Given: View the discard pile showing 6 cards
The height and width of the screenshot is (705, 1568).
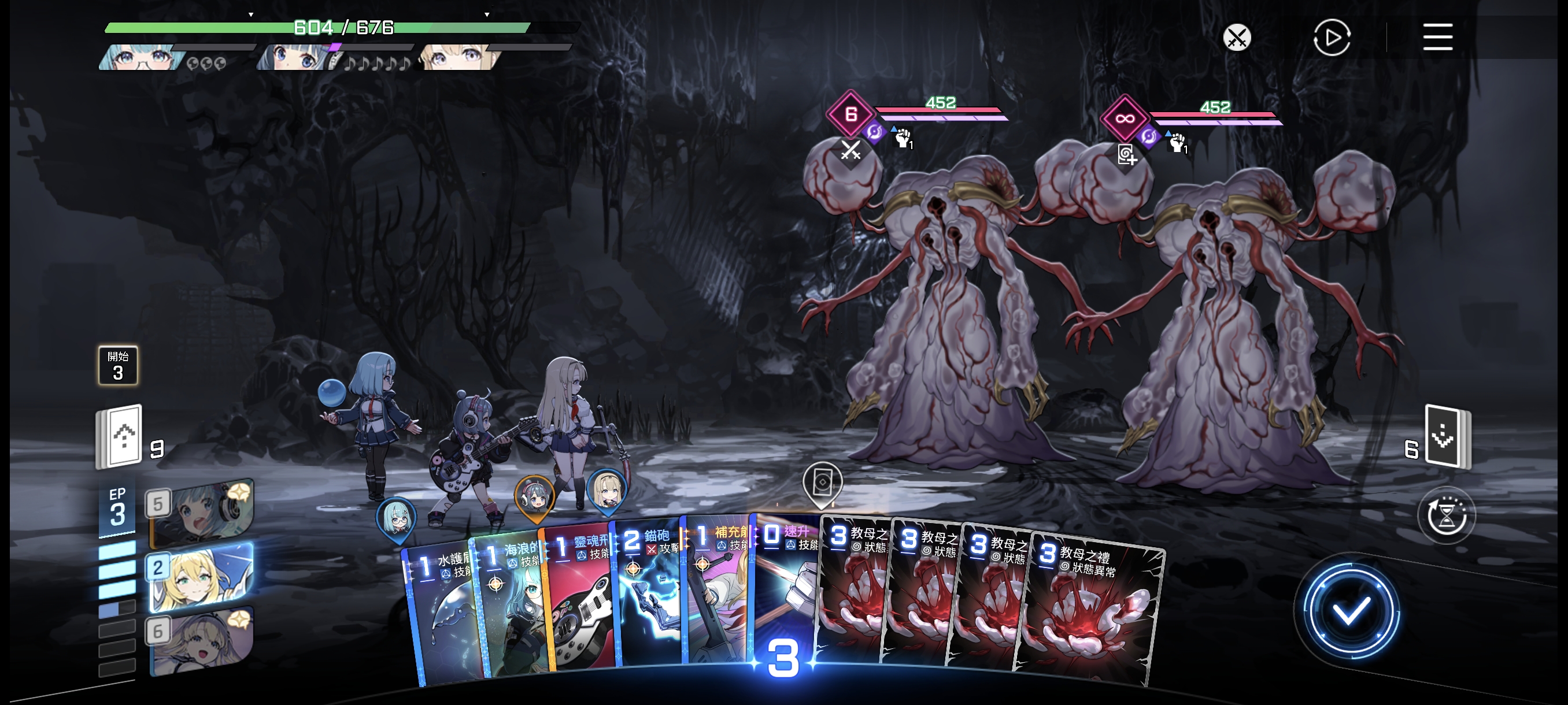Looking at the screenshot, I should (x=1447, y=438).
